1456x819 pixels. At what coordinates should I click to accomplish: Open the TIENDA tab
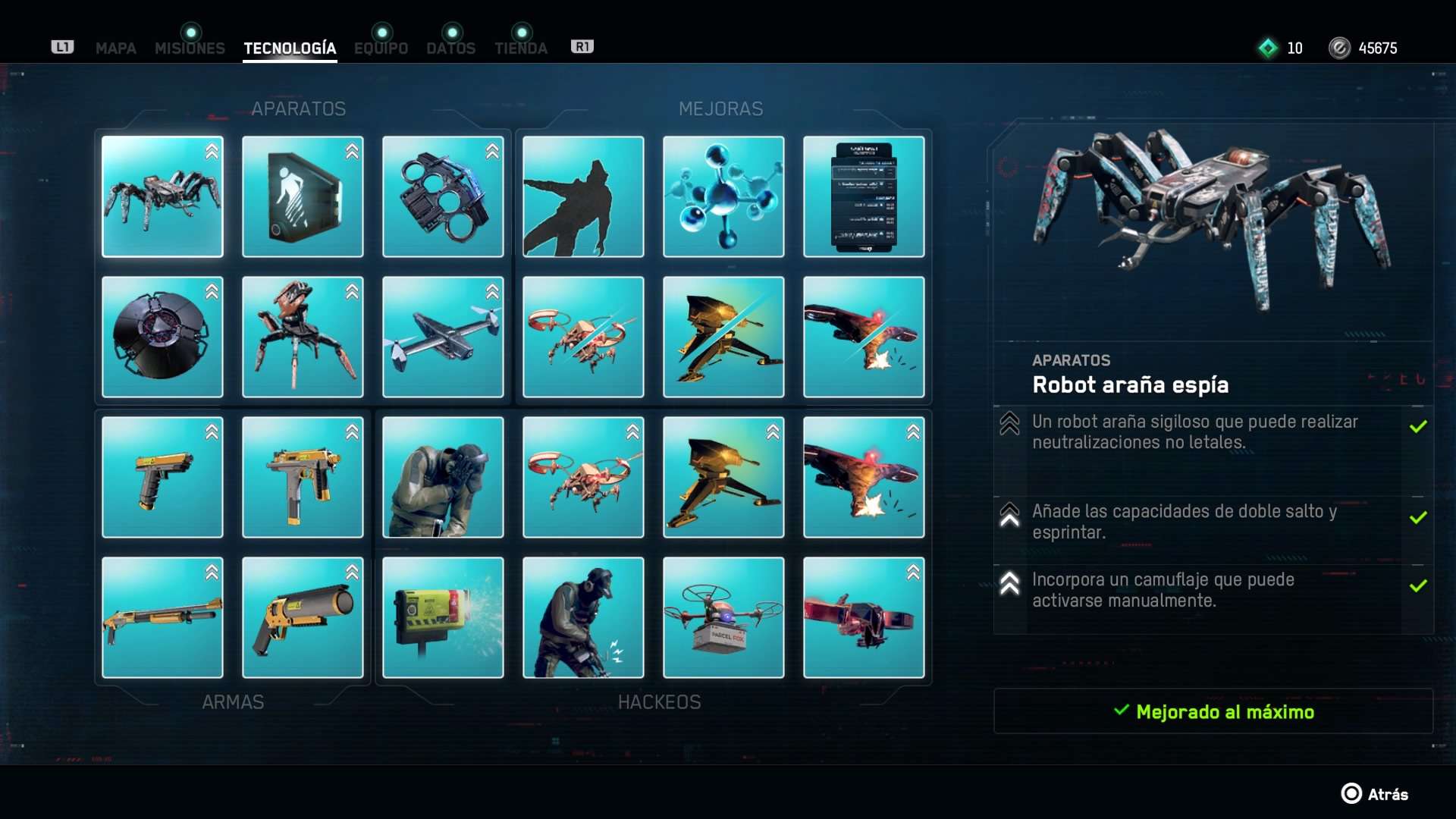[x=521, y=49]
